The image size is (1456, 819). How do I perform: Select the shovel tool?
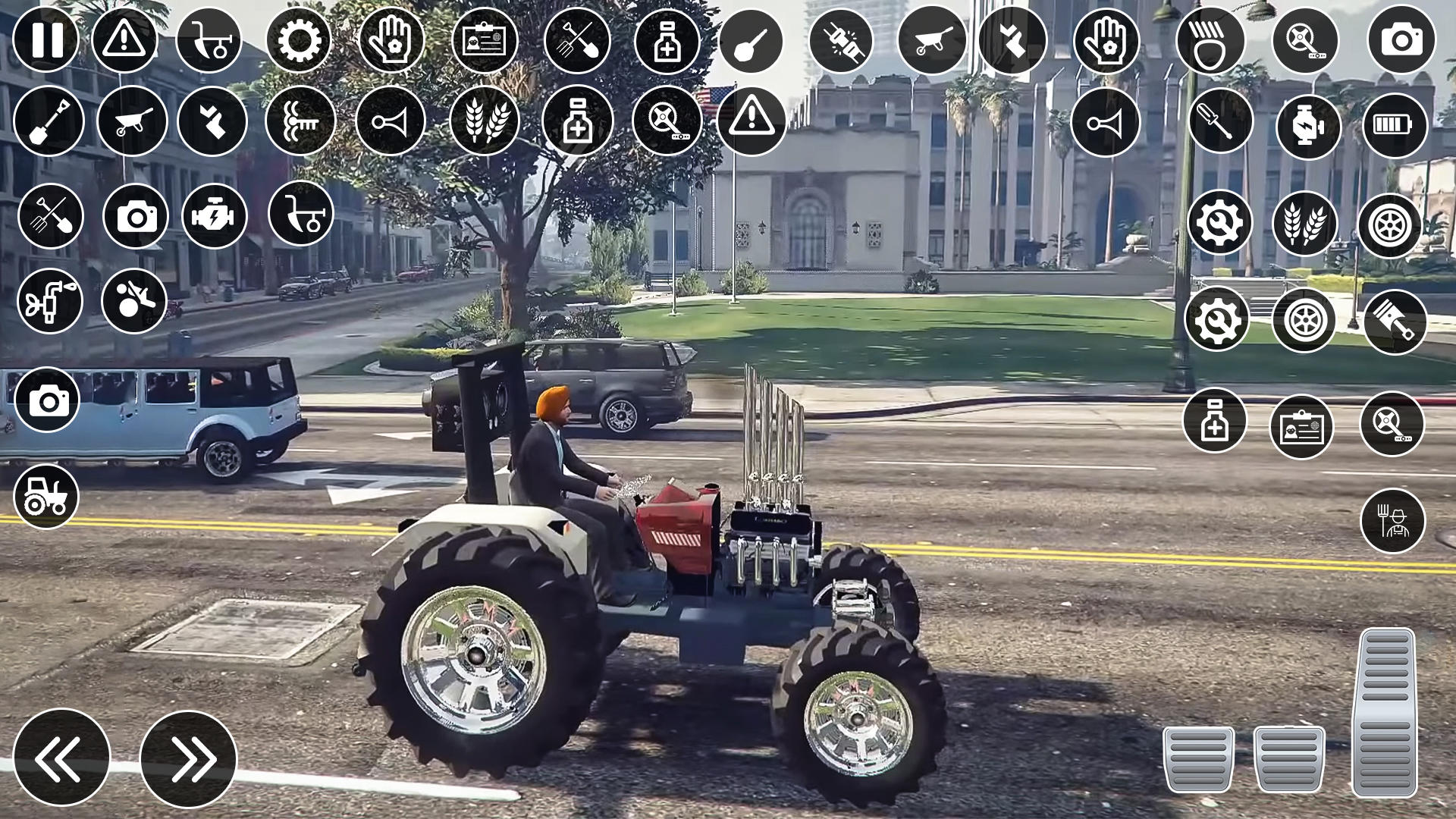coord(47,121)
